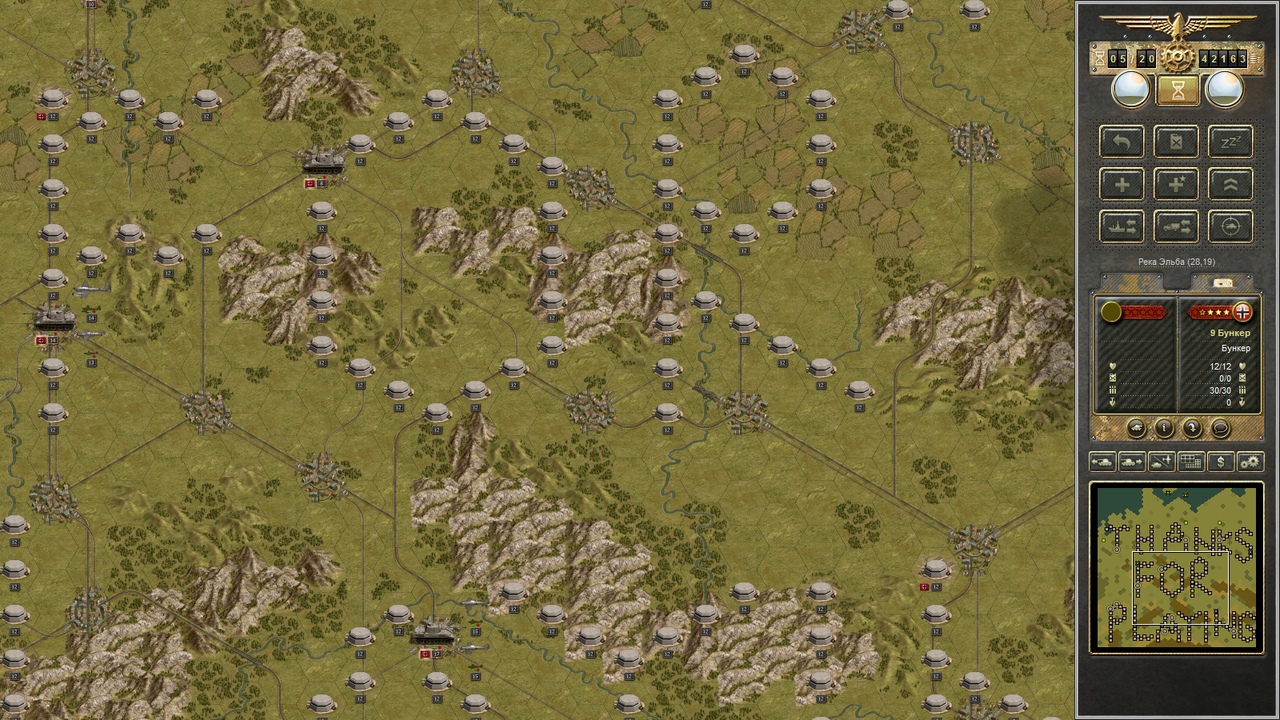Click the round tank icon under unit stats

click(x=1137, y=429)
